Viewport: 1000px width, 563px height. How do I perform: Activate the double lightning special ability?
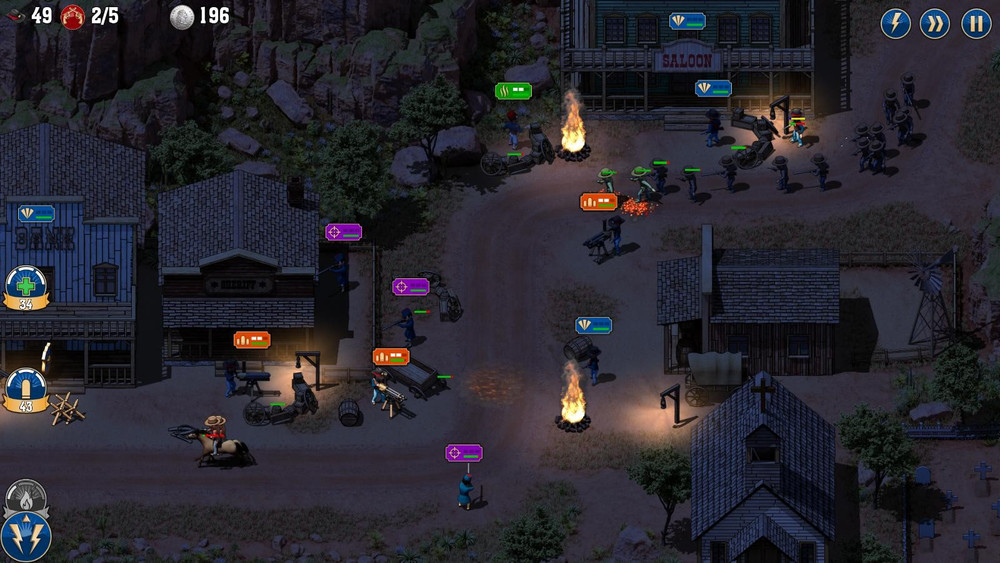pos(25,536)
